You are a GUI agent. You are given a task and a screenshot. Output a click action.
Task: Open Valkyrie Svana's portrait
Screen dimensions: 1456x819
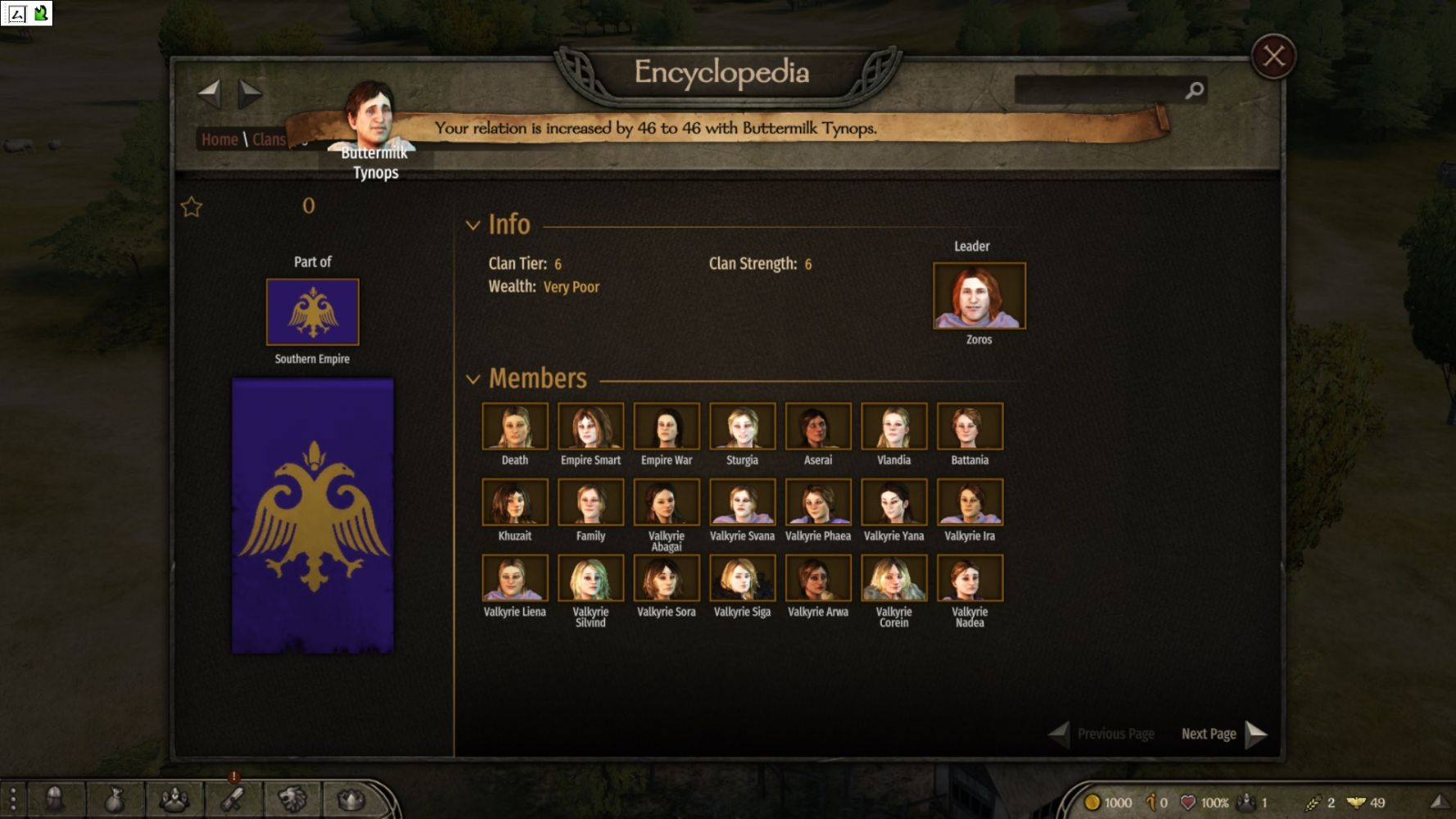point(742,502)
